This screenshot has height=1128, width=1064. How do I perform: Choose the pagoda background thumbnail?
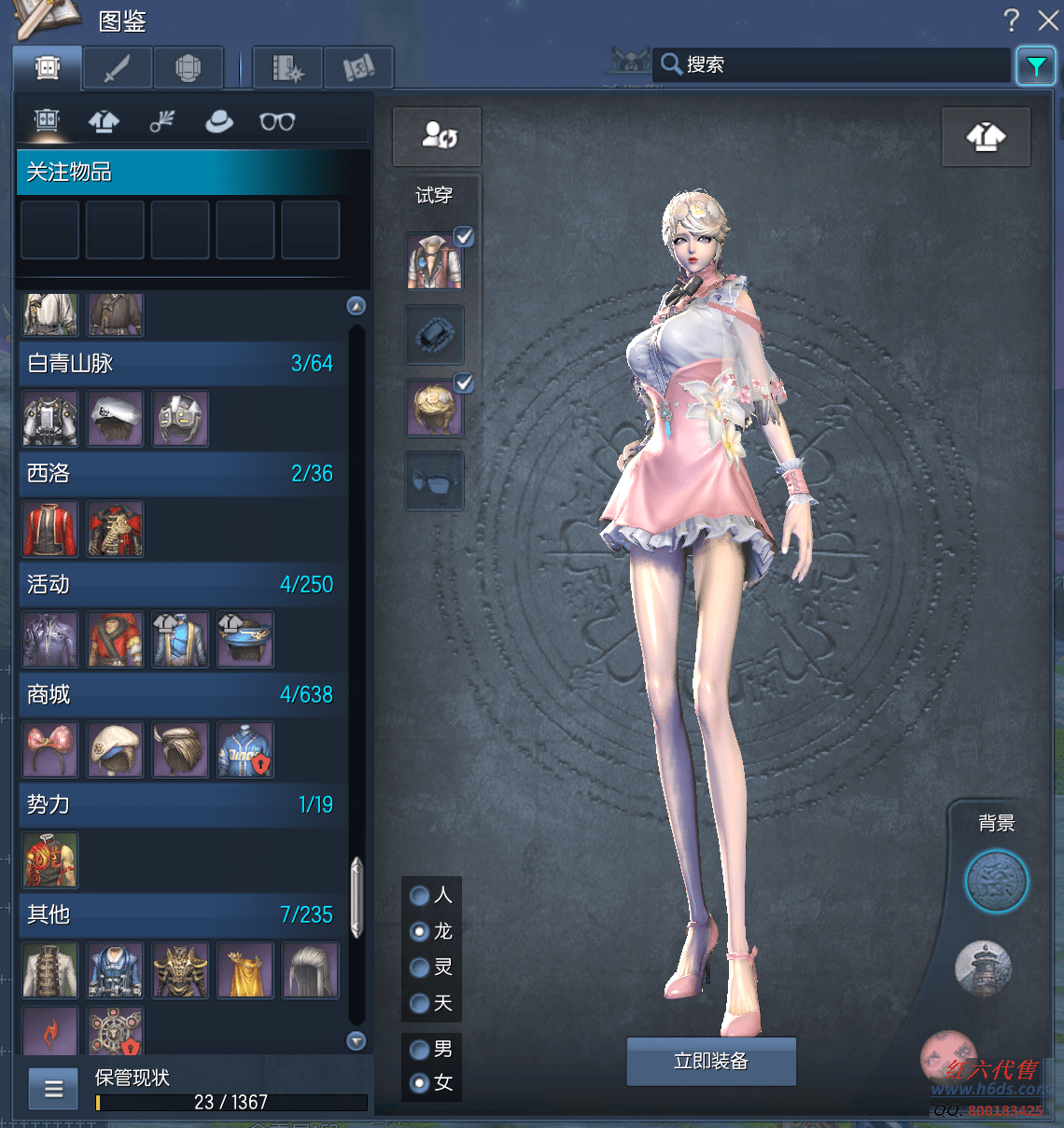(x=983, y=967)
